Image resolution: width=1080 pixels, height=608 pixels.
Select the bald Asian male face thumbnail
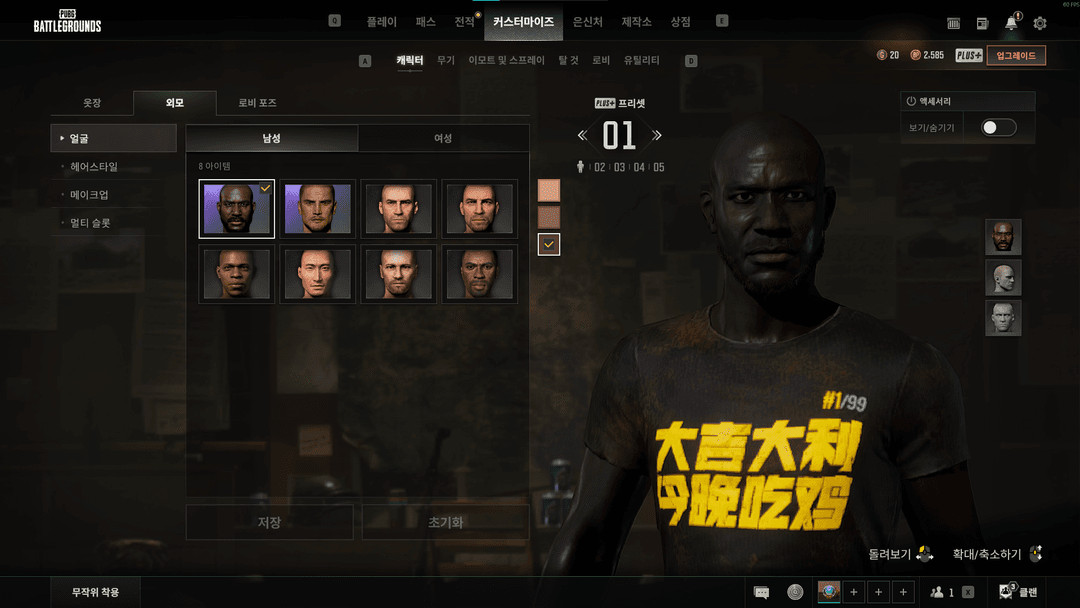(318, 273)
